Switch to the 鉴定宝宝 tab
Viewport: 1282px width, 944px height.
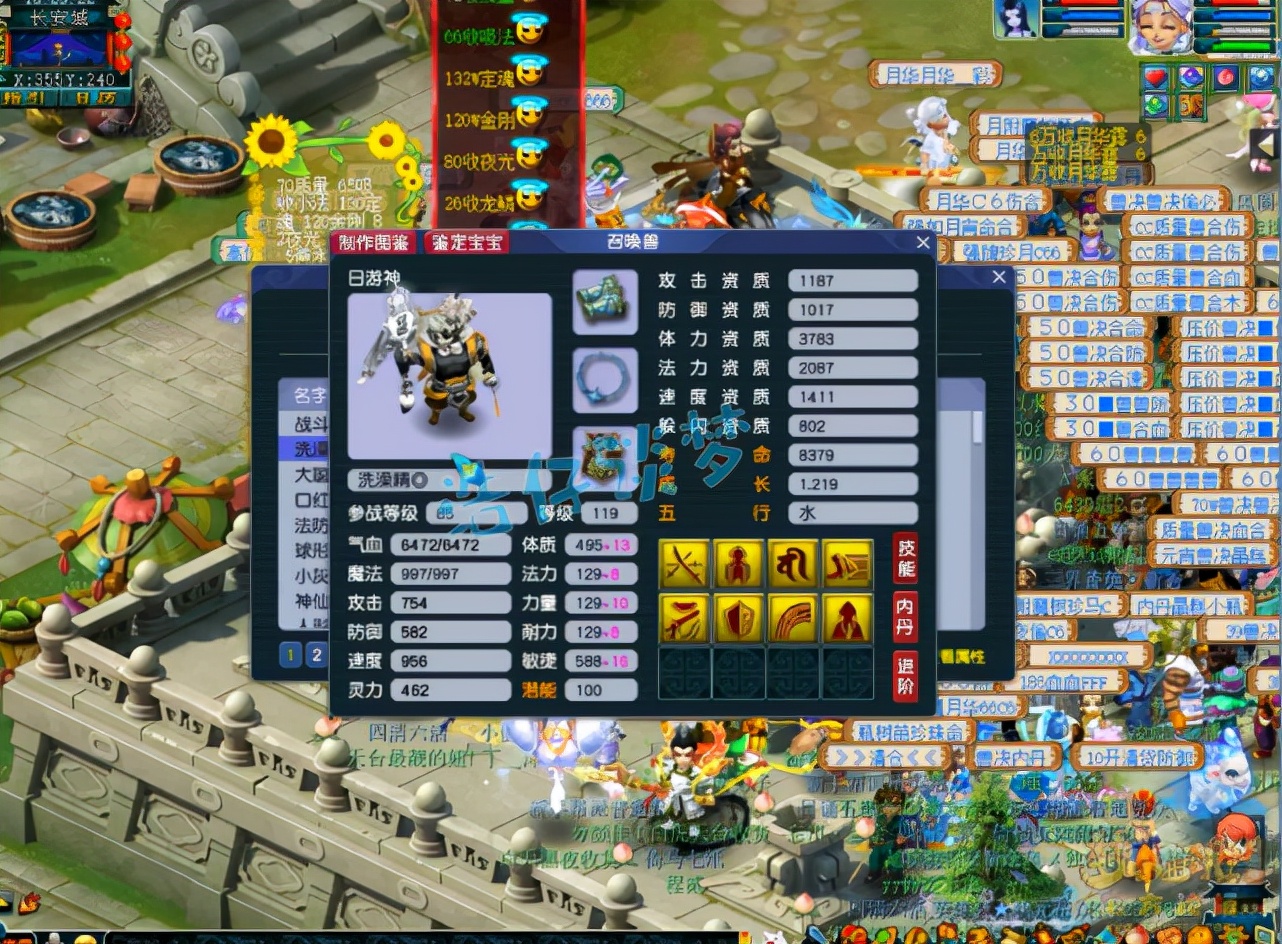click(x=466, y=243)
